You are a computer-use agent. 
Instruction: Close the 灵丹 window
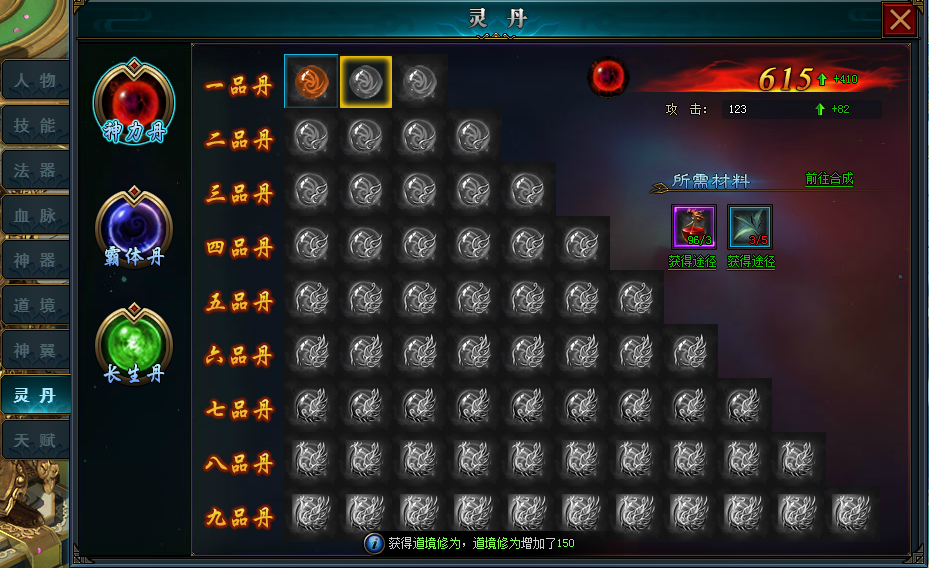899,20
